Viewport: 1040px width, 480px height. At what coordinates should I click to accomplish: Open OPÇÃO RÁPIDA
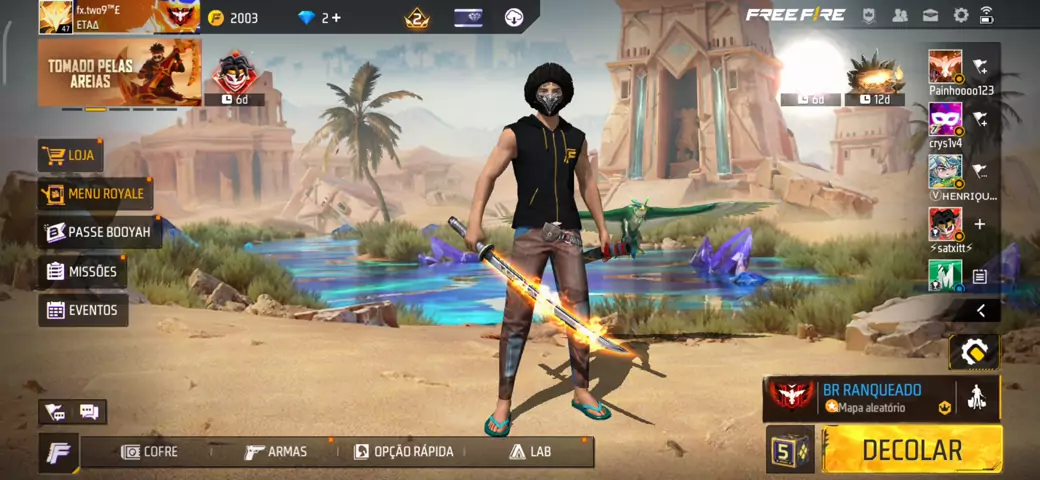pyautogui.click(x=403, y=452)
